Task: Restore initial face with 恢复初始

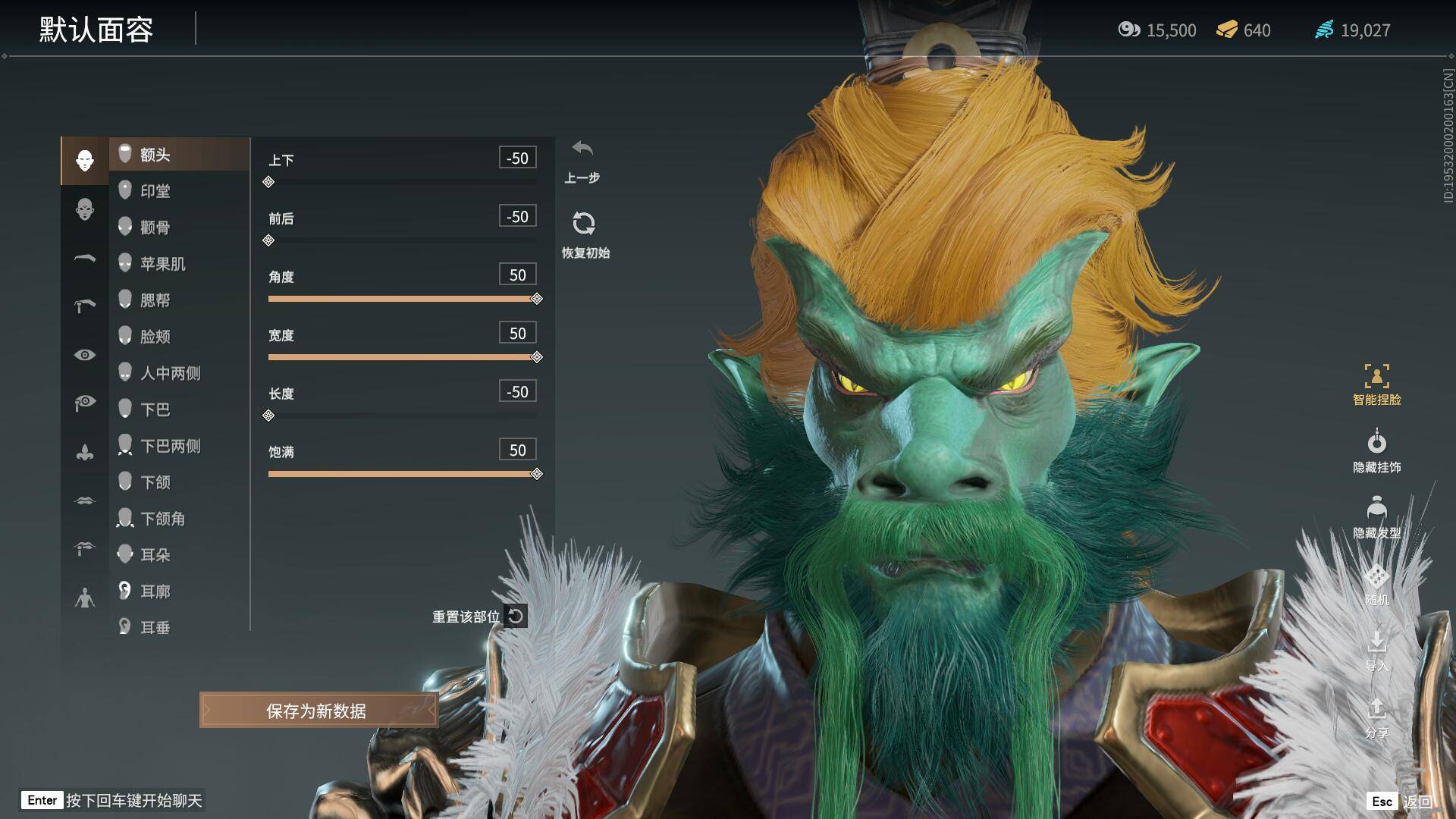Action: pos(584,234)
